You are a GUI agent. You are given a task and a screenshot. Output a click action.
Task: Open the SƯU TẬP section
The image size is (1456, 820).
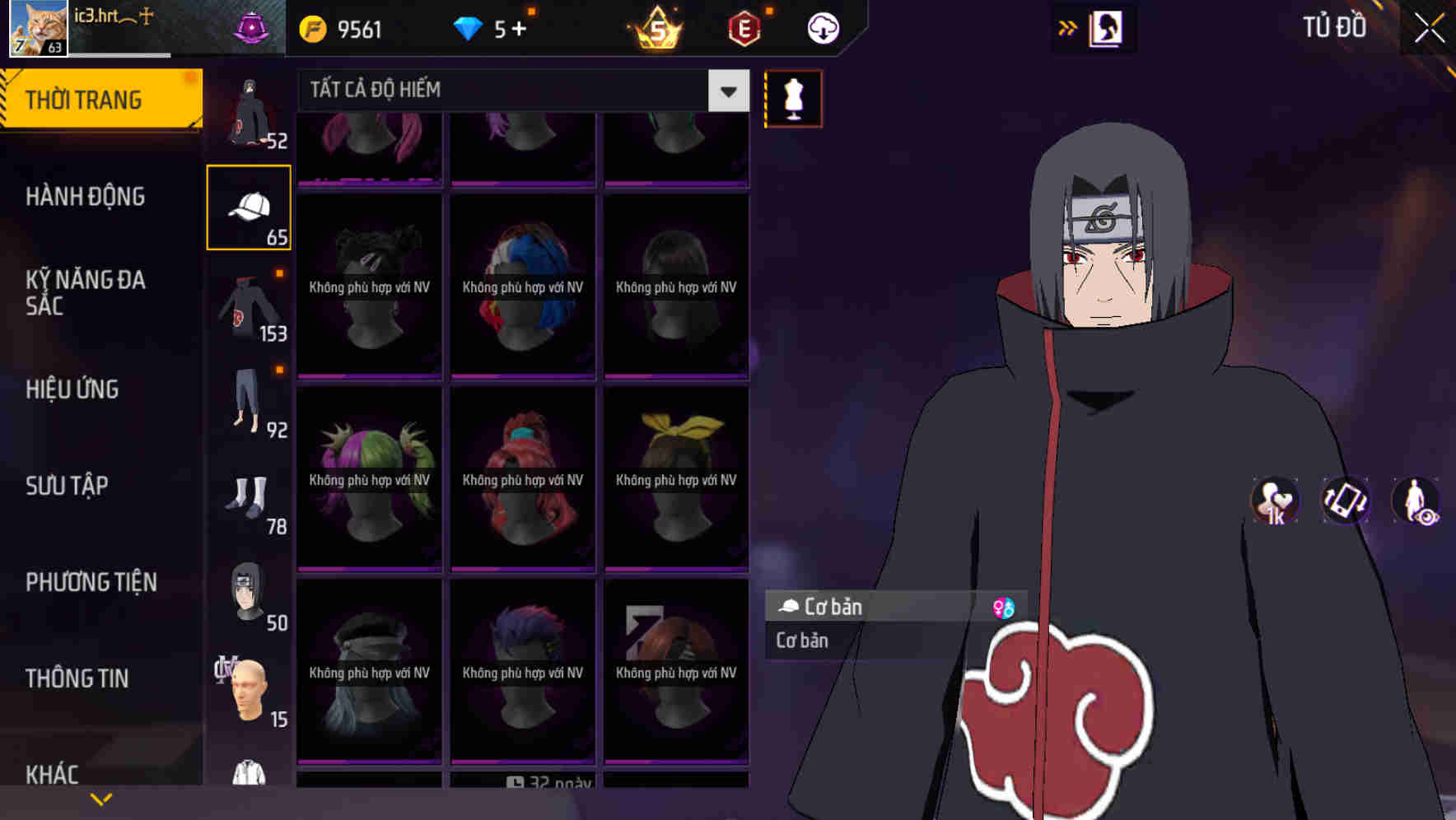click(x=66, y=486)
